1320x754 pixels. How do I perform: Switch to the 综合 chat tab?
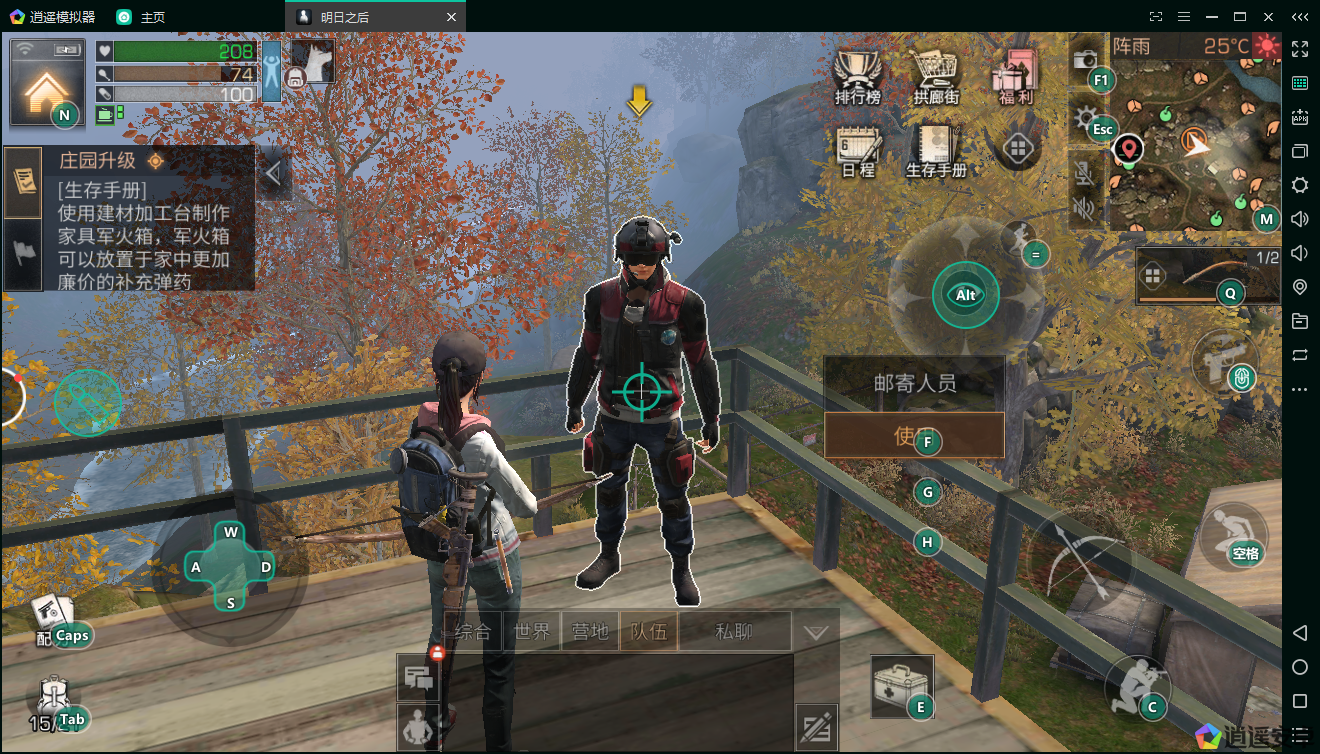473,632
